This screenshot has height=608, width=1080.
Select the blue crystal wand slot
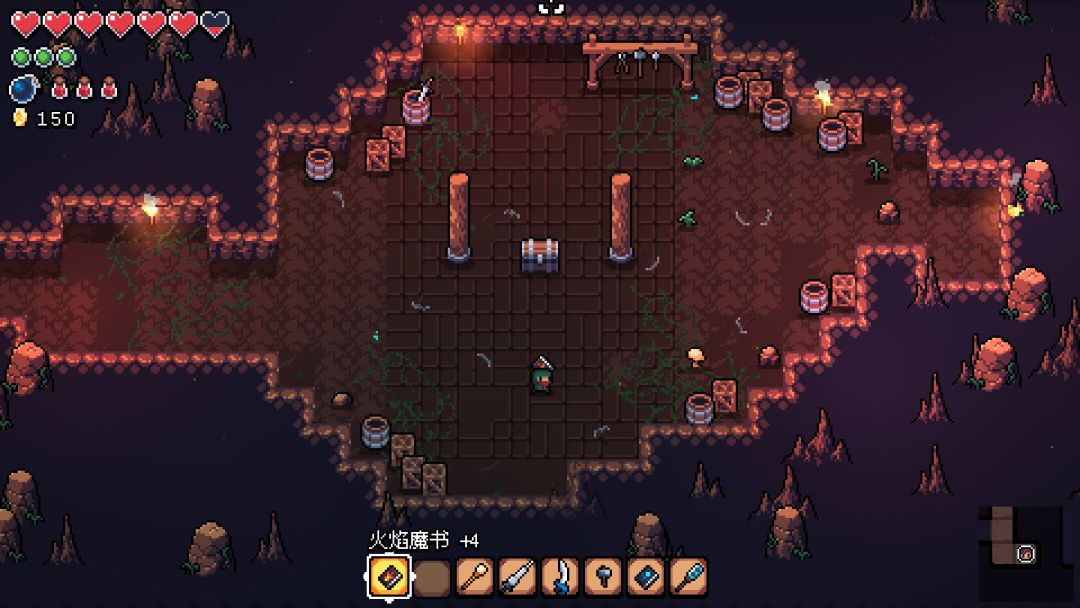689,577
